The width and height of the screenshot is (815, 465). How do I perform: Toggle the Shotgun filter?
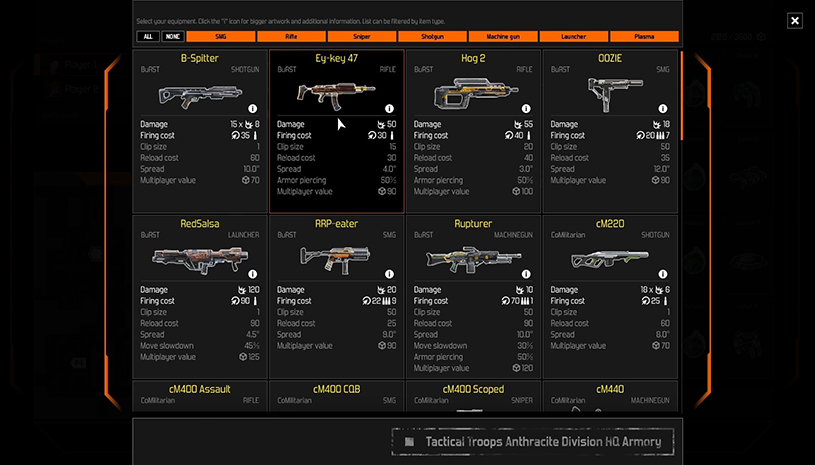pos(433,37)
